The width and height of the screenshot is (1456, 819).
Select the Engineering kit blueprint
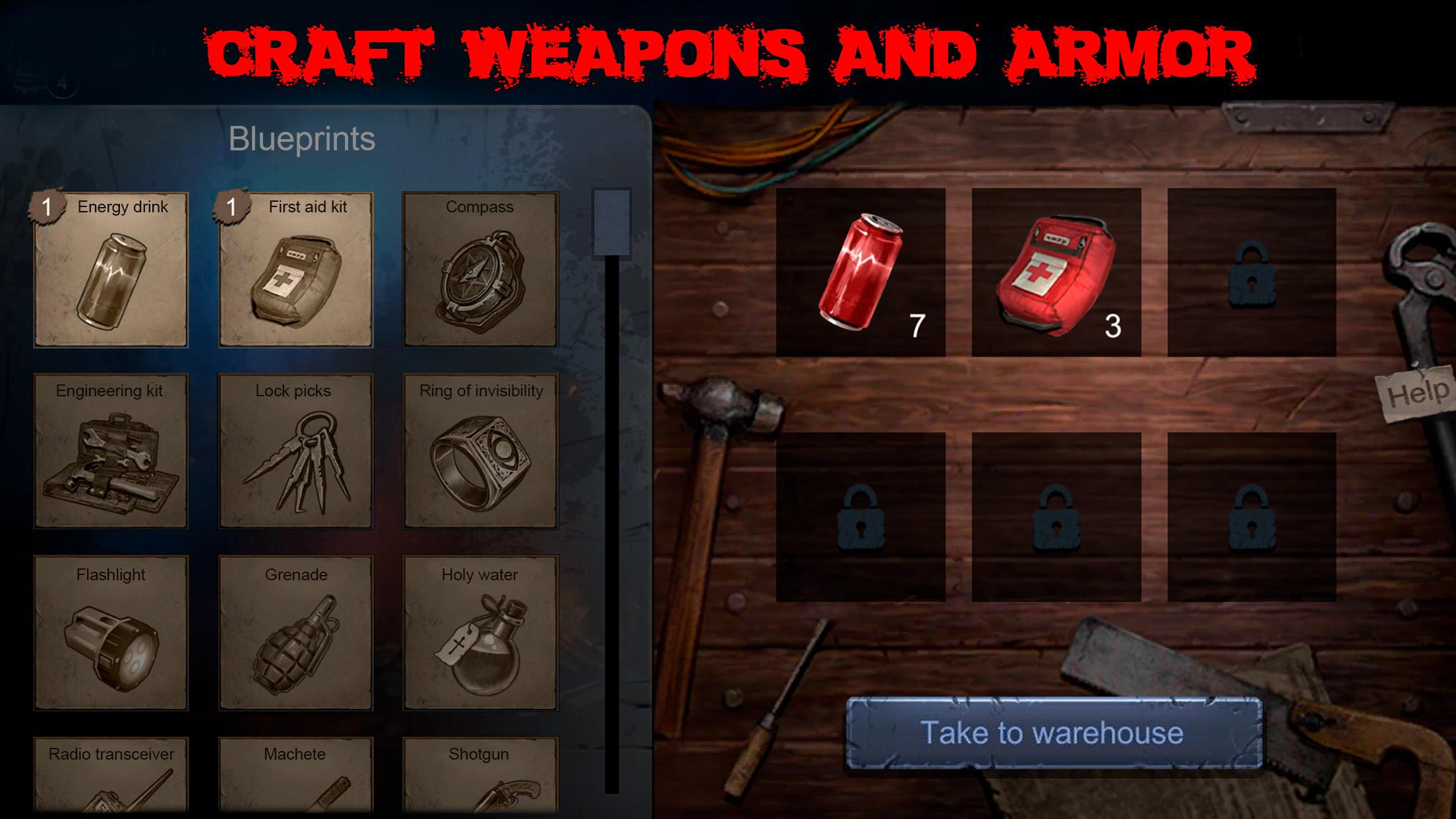(x=111, y=455)
